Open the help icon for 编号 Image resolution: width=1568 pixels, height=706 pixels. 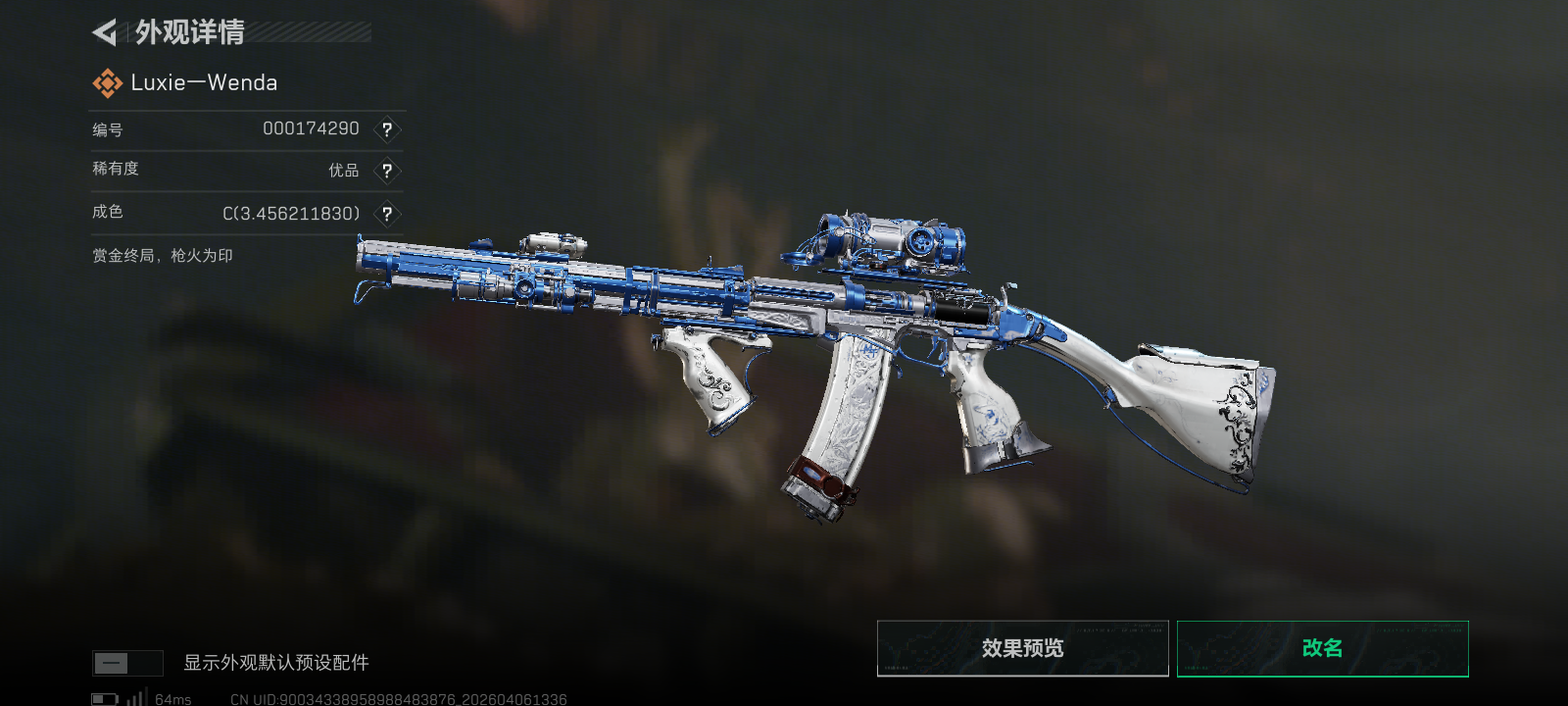pos(387,129)
